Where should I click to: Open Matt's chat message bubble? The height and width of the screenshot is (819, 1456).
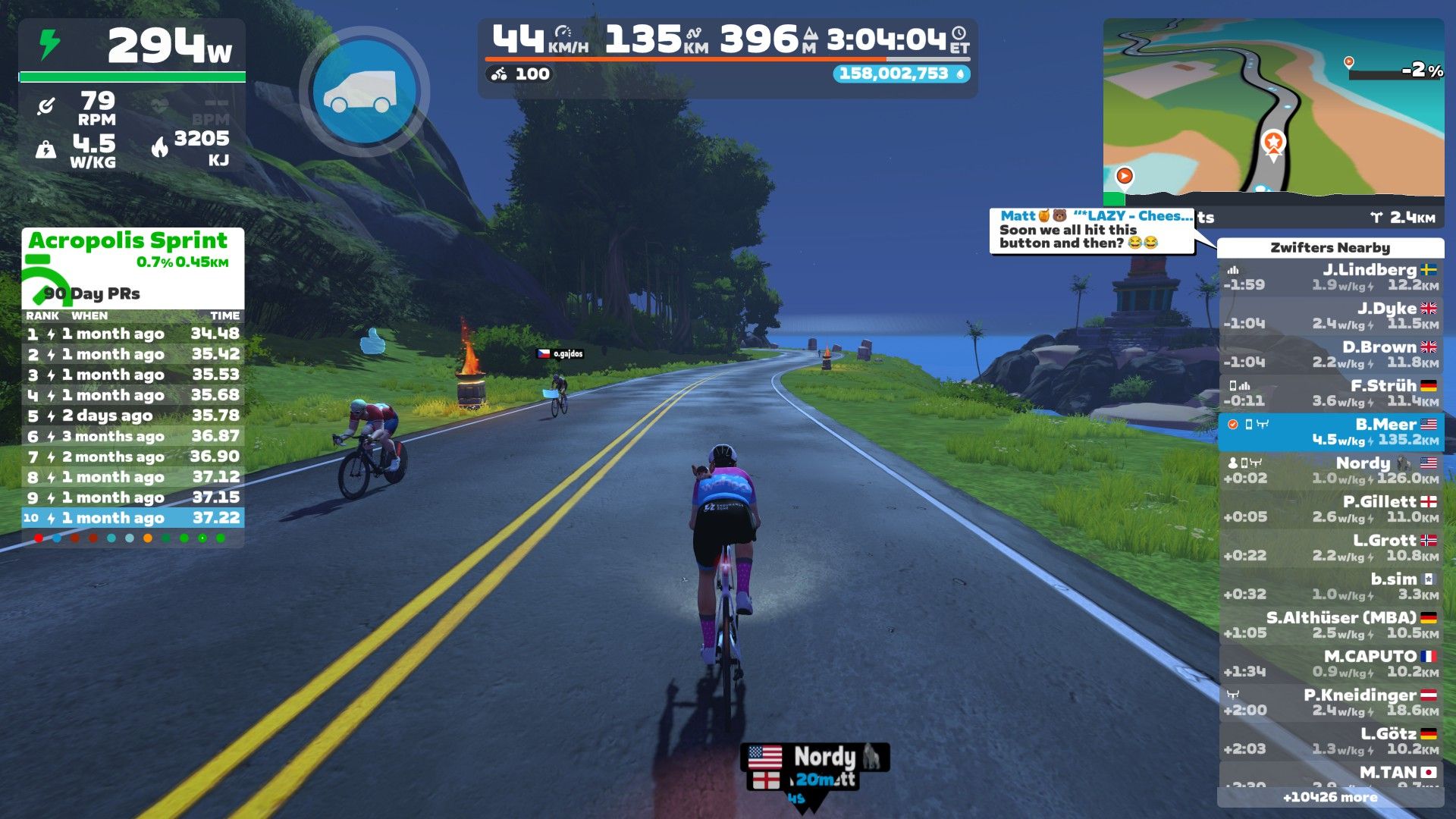(x=1092, y=231)
